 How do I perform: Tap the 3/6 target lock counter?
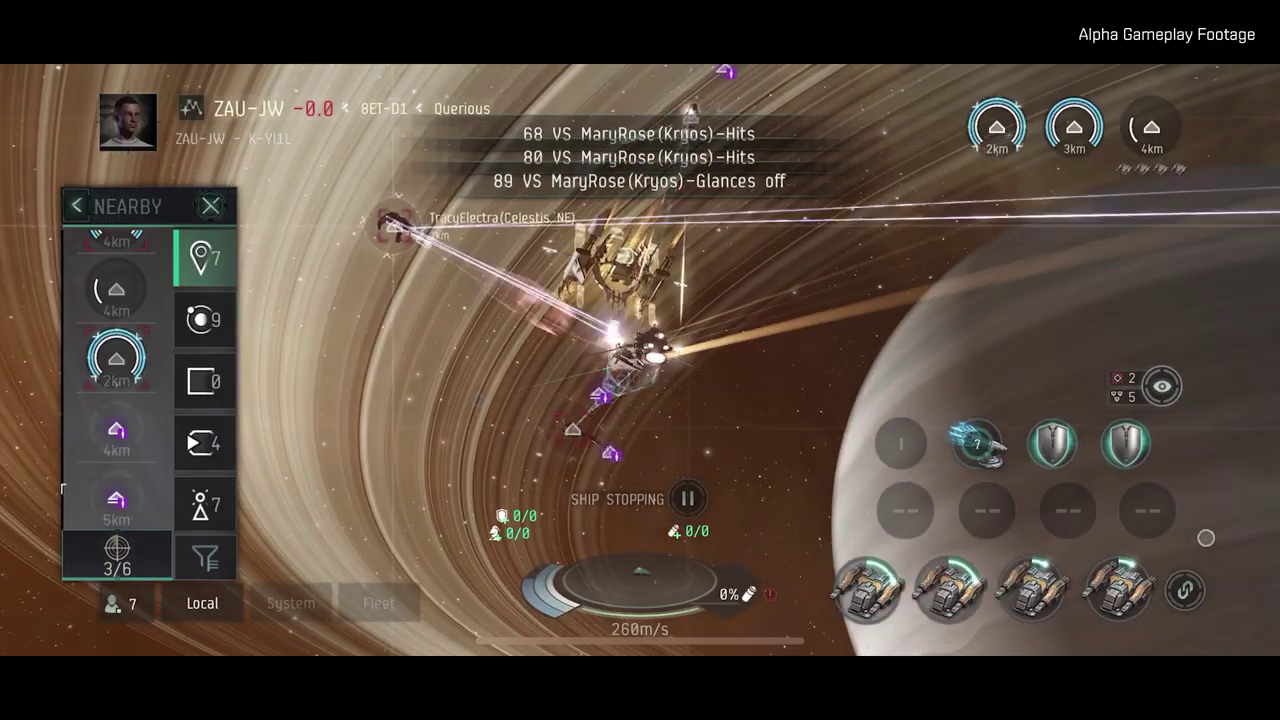[x=117, y=557]
